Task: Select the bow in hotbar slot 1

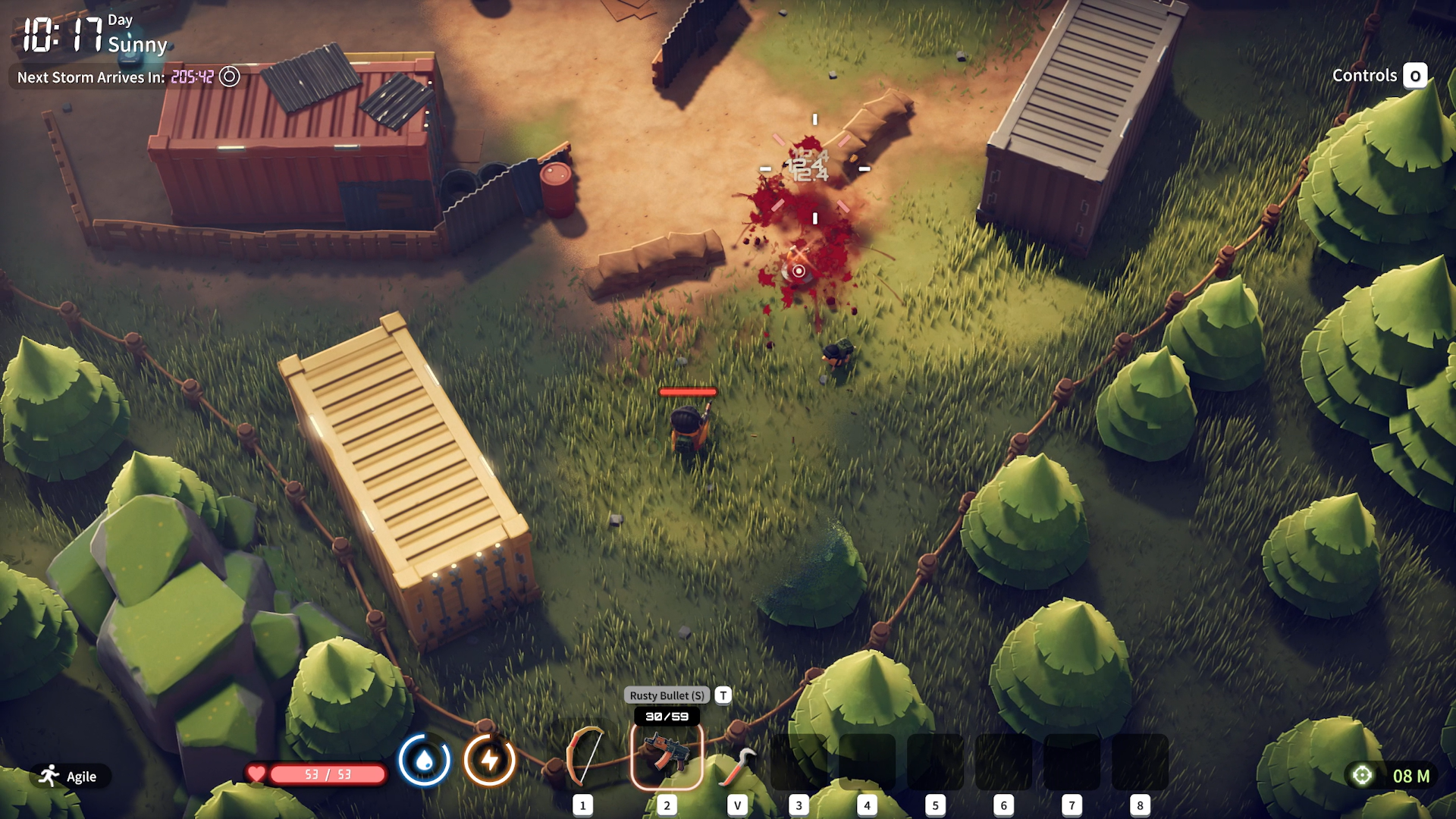Action: (x=584, y=757)
